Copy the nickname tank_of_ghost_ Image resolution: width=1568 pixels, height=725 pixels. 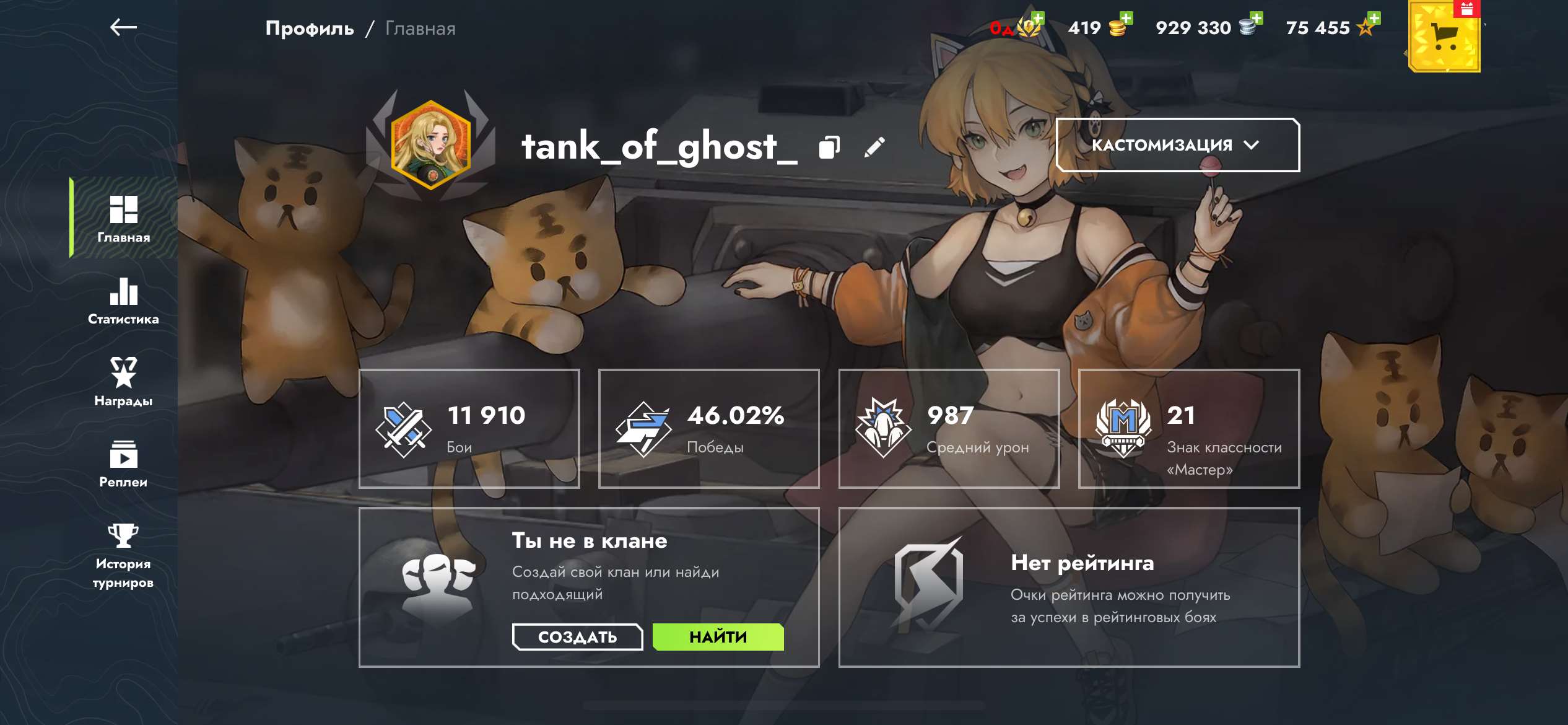(x=830, y=149)
